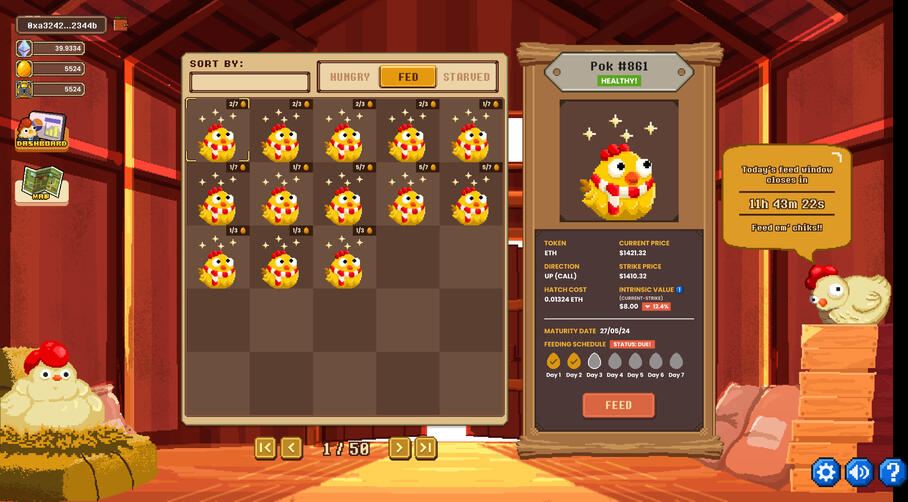
Task: Click the wallet icon beside the address
Action: pos(120,25)
